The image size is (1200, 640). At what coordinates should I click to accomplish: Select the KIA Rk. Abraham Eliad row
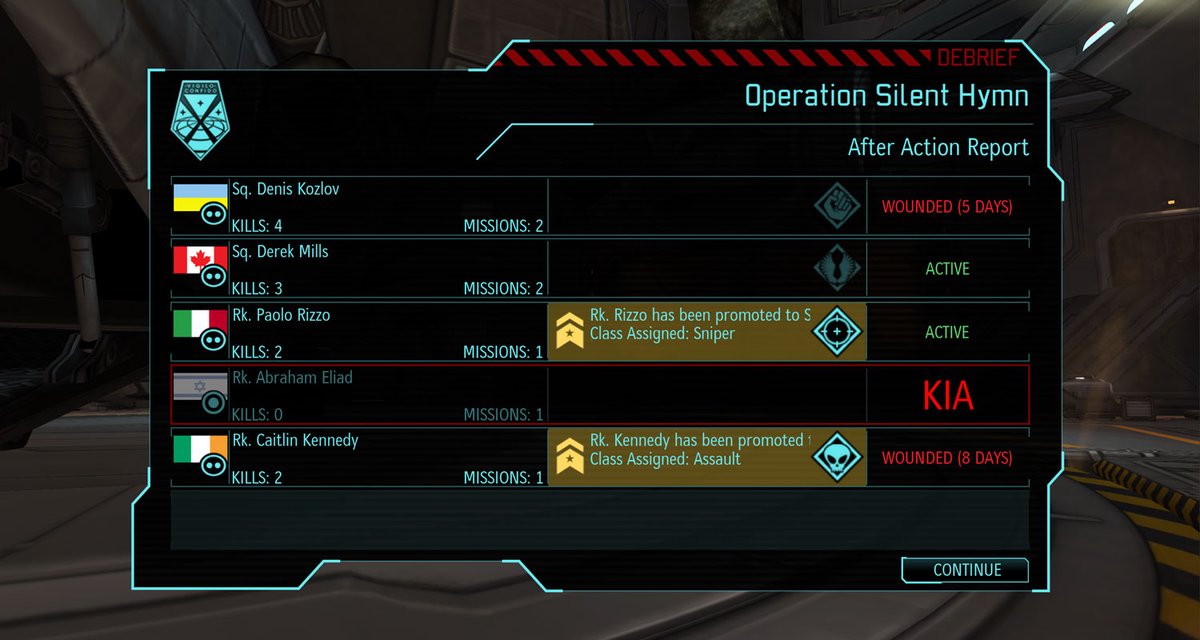360,395
